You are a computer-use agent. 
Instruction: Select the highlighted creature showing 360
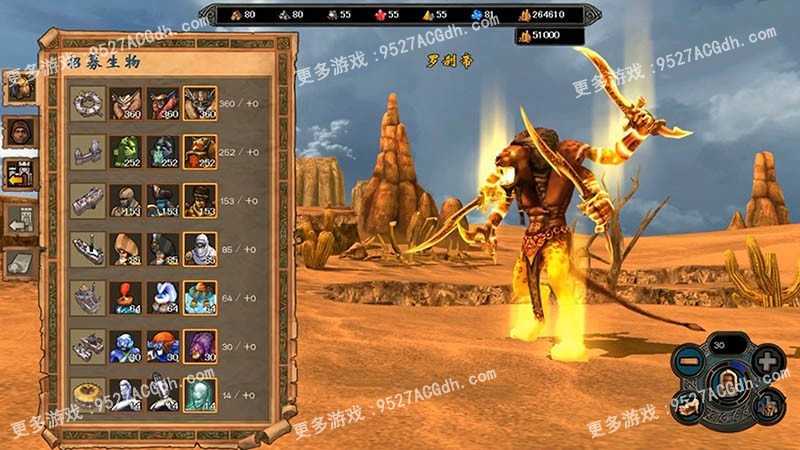200,103
